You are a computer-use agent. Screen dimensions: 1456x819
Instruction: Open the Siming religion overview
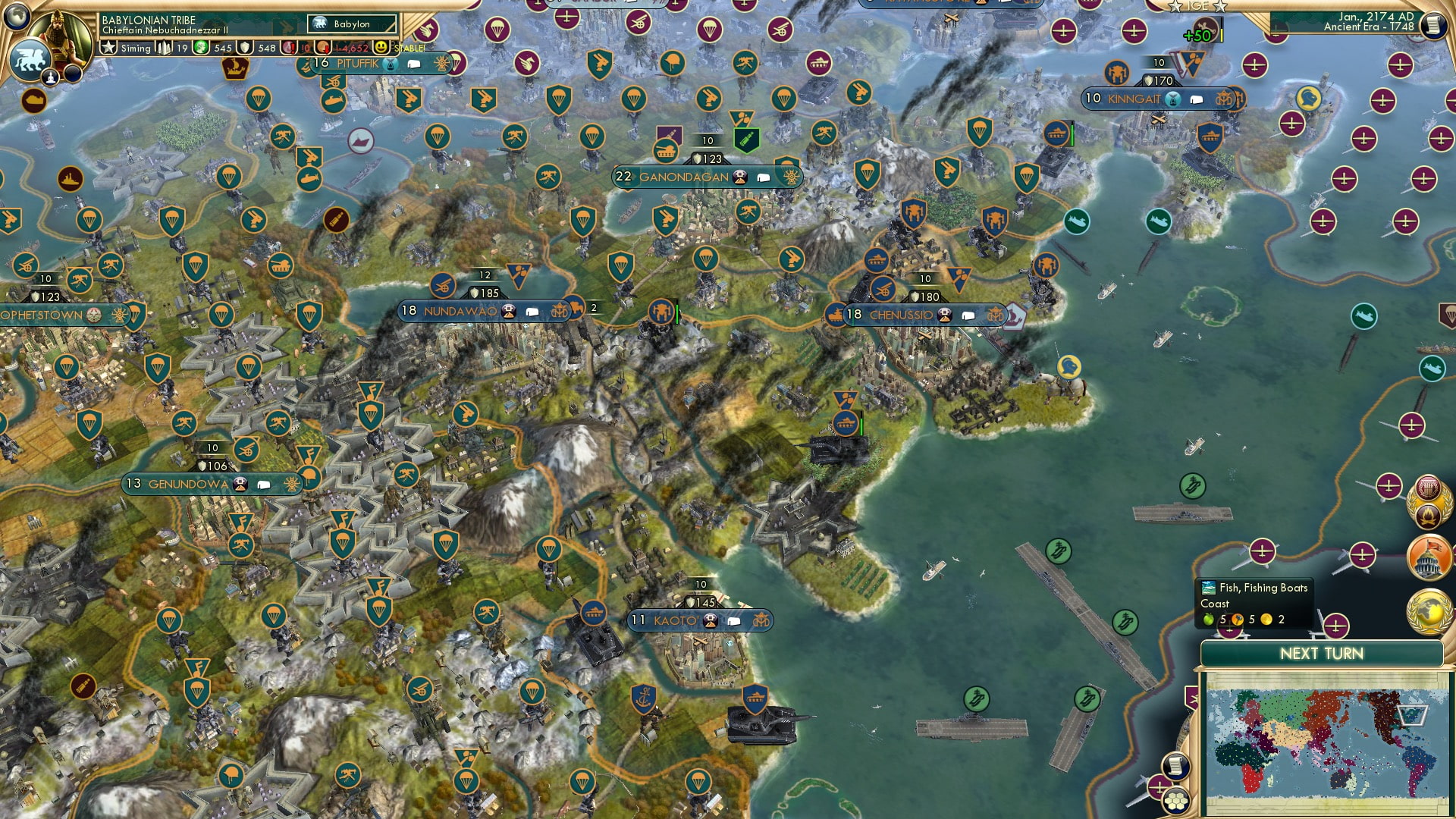tap(108, 48)
